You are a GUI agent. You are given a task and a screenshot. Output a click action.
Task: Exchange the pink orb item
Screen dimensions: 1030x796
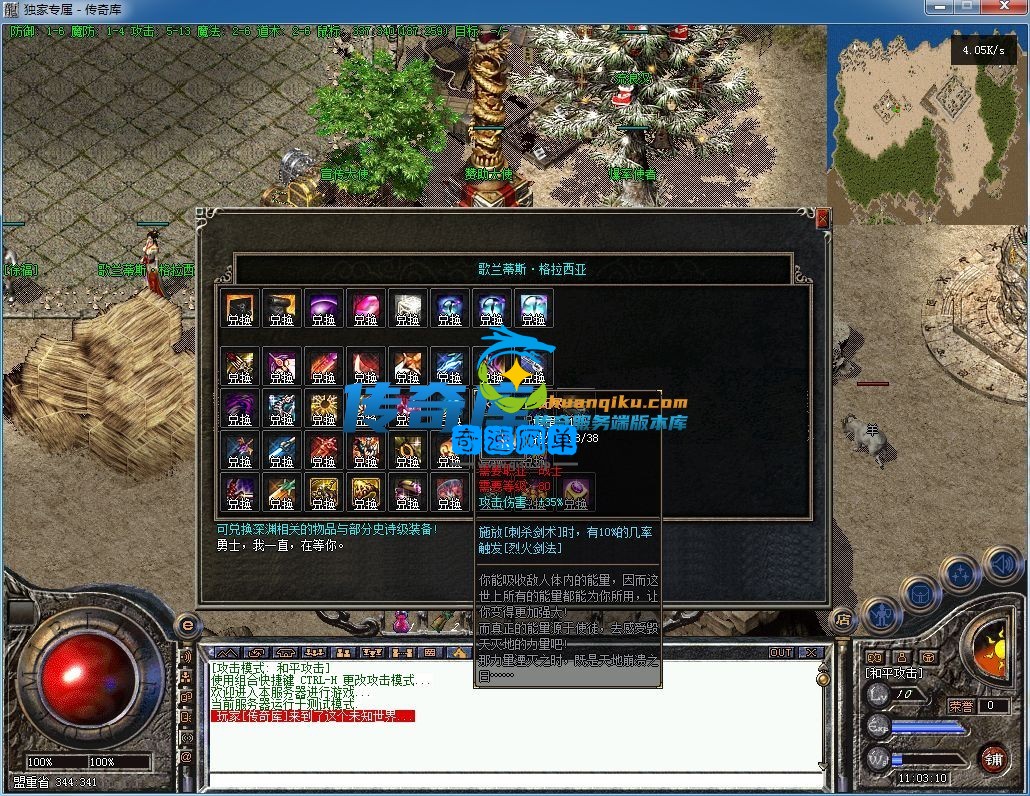[x=366, y=309]
